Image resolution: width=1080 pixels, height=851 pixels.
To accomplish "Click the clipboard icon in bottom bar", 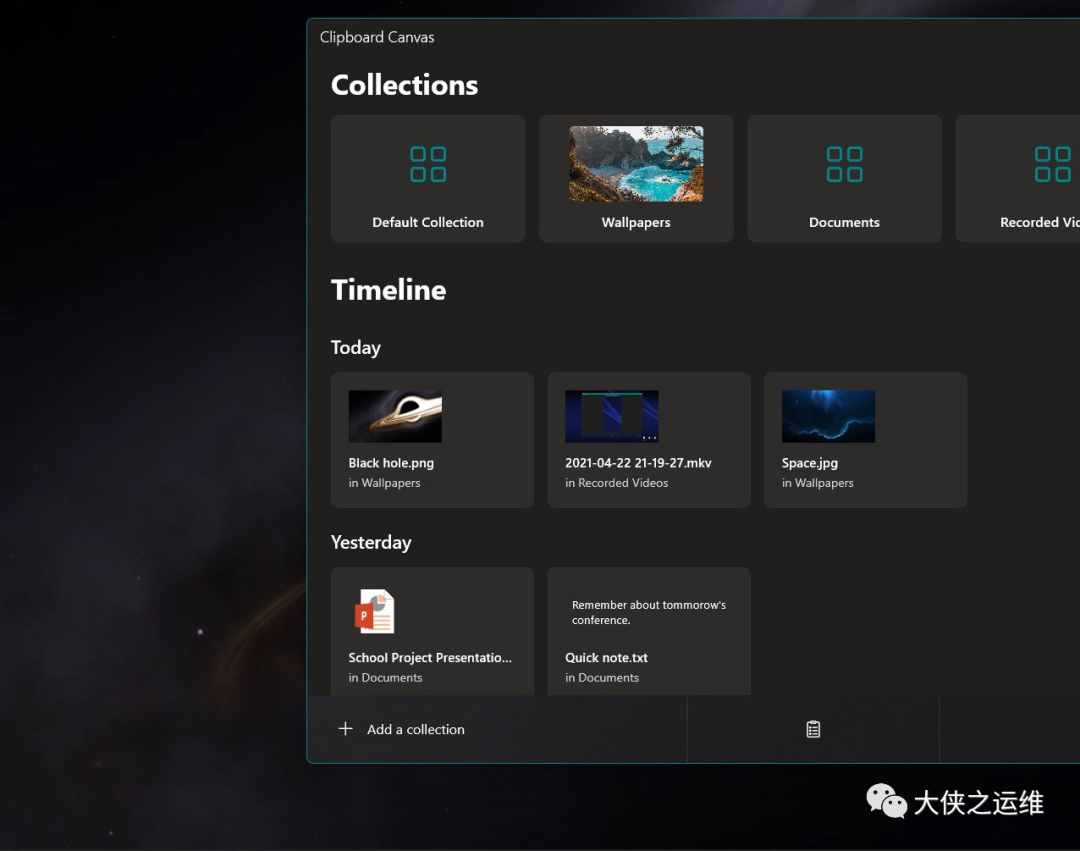I will coord(813,729).
